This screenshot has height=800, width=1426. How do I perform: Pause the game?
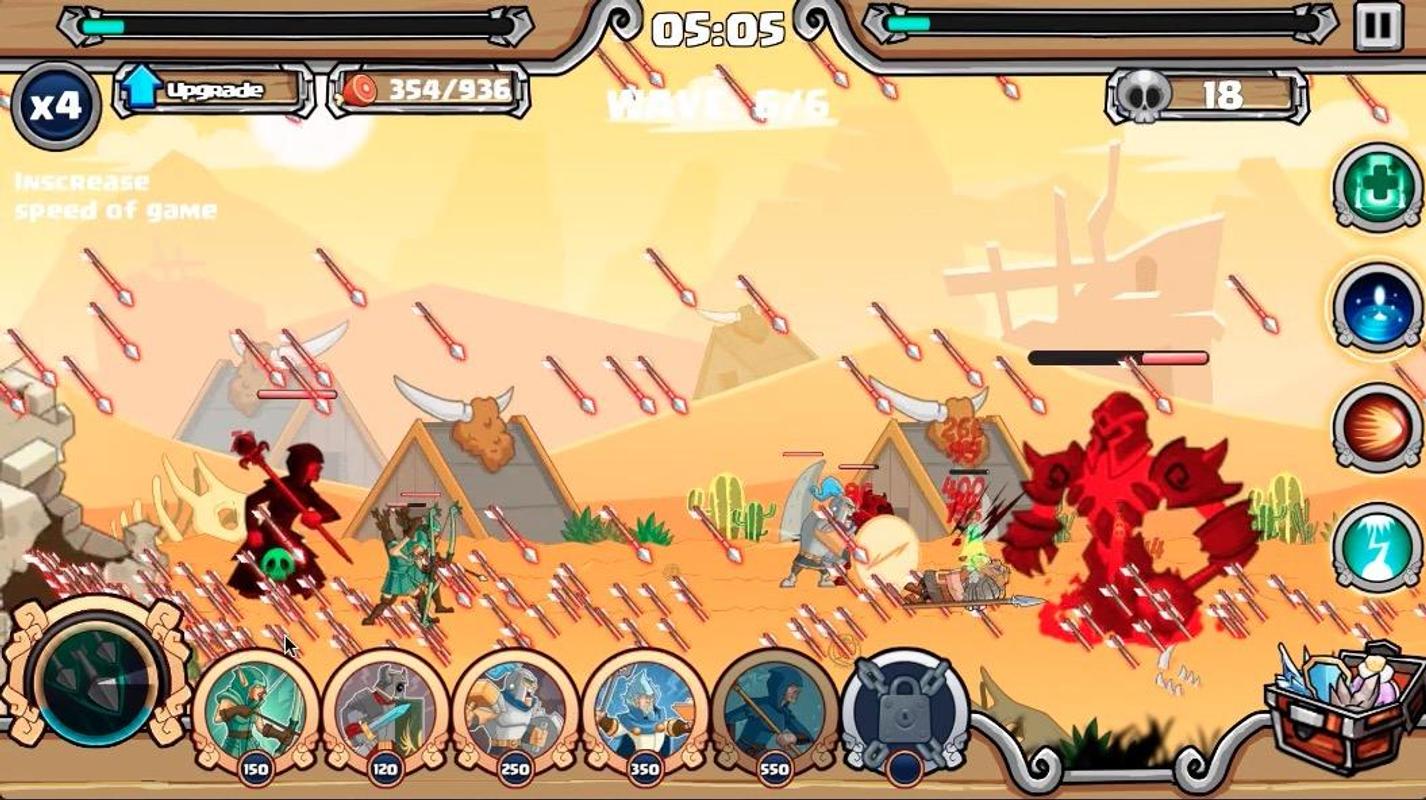click(1378, 25)
